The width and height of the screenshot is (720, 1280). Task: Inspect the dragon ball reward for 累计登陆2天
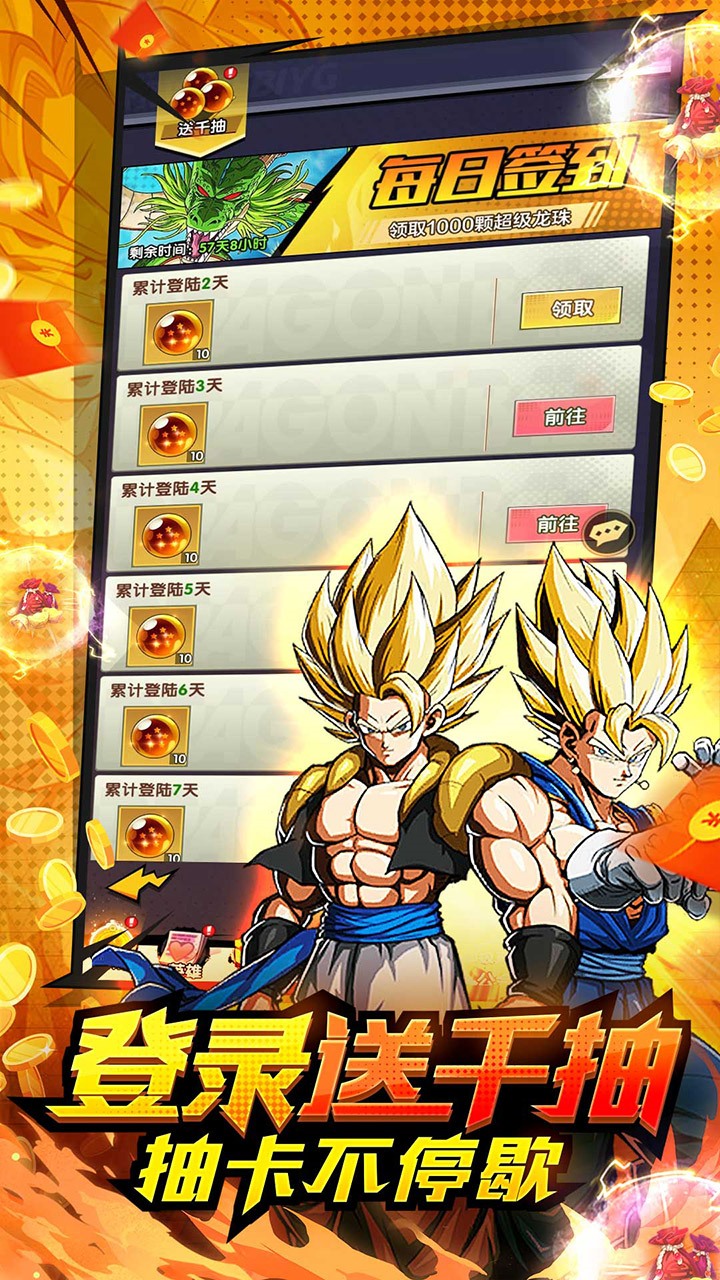[178, 331]
